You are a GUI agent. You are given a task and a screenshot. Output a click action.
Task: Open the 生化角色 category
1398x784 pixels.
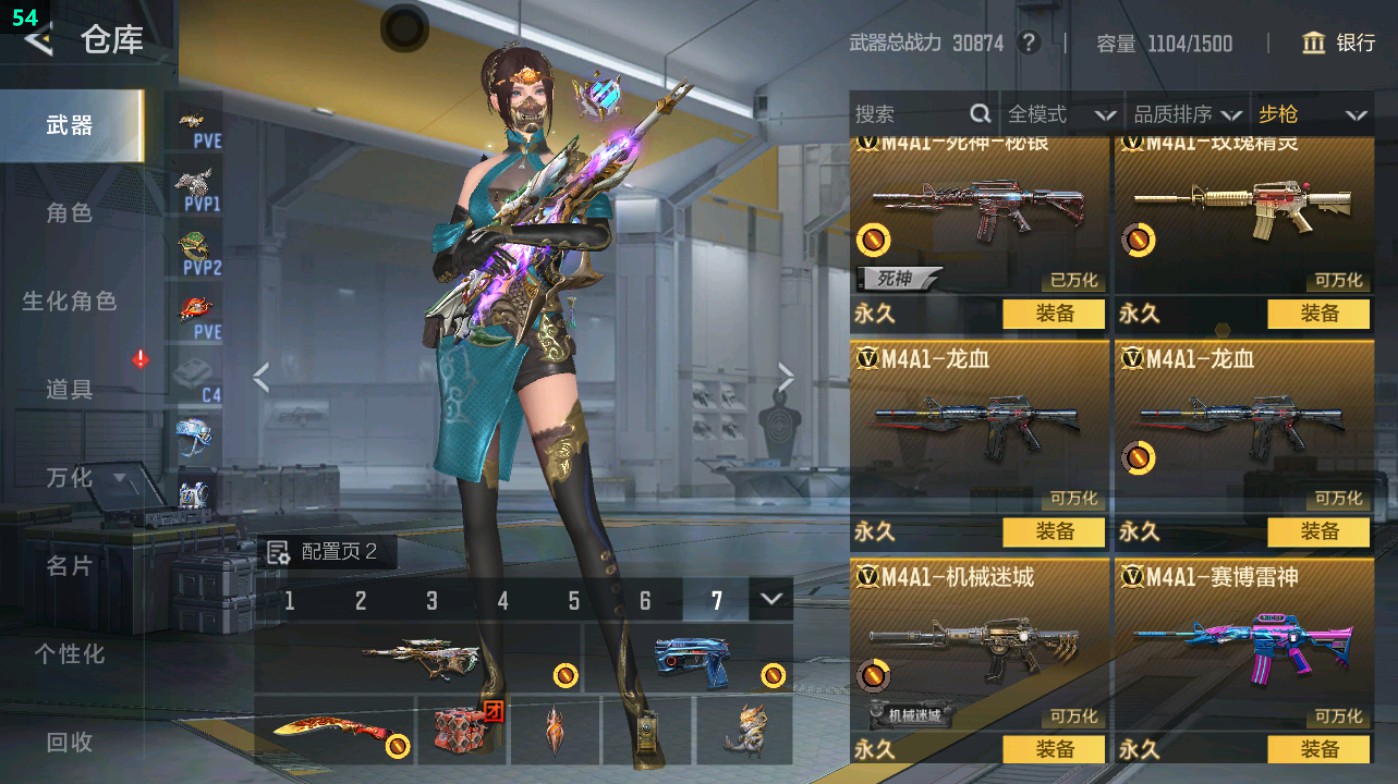coord(69,301)
